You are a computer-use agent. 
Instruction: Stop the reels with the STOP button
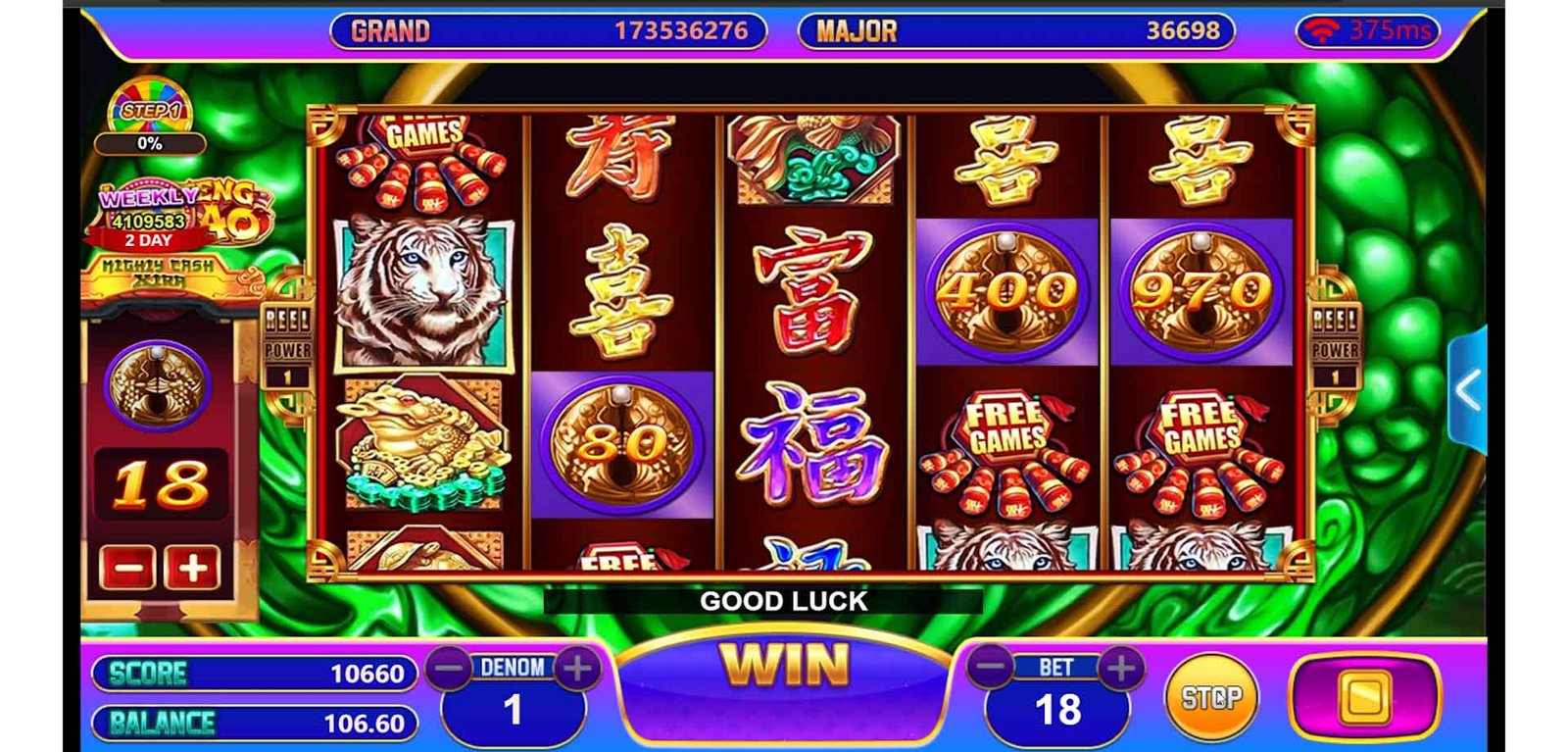(1210, 697)
